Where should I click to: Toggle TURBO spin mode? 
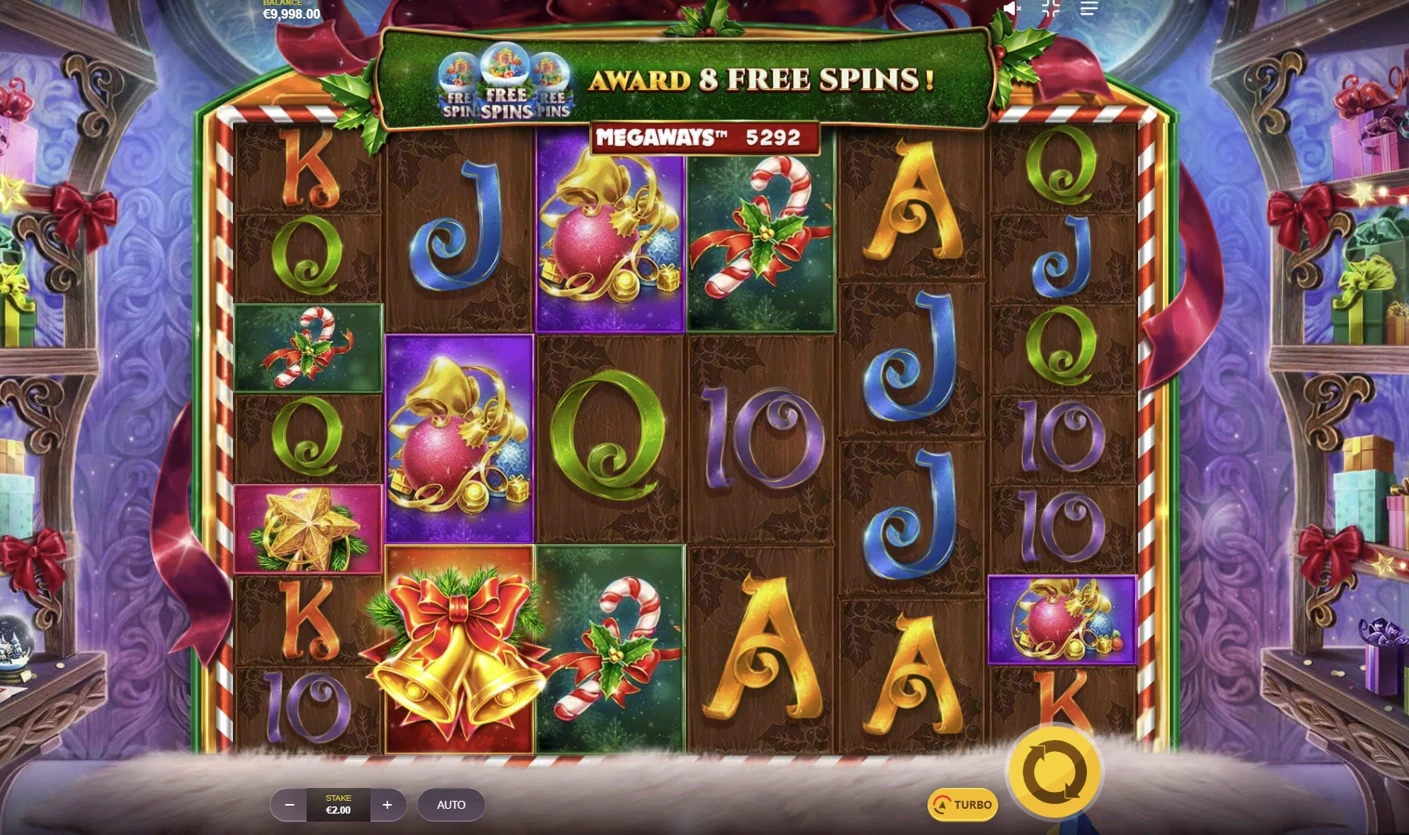(x=962, y=804)
